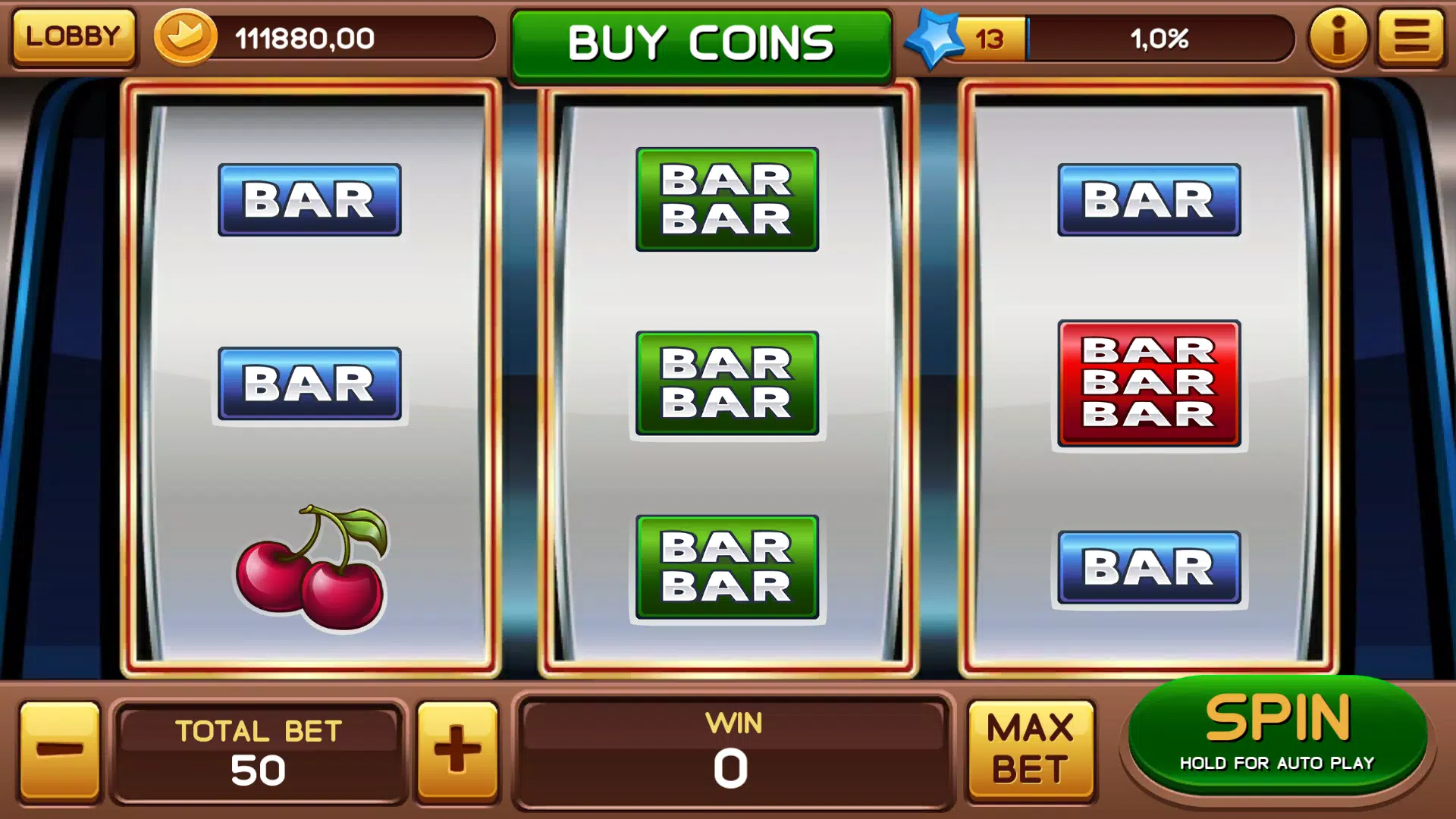1456x819 pixels.
Task: Open the Buy Coins shop
Action: 701,43
